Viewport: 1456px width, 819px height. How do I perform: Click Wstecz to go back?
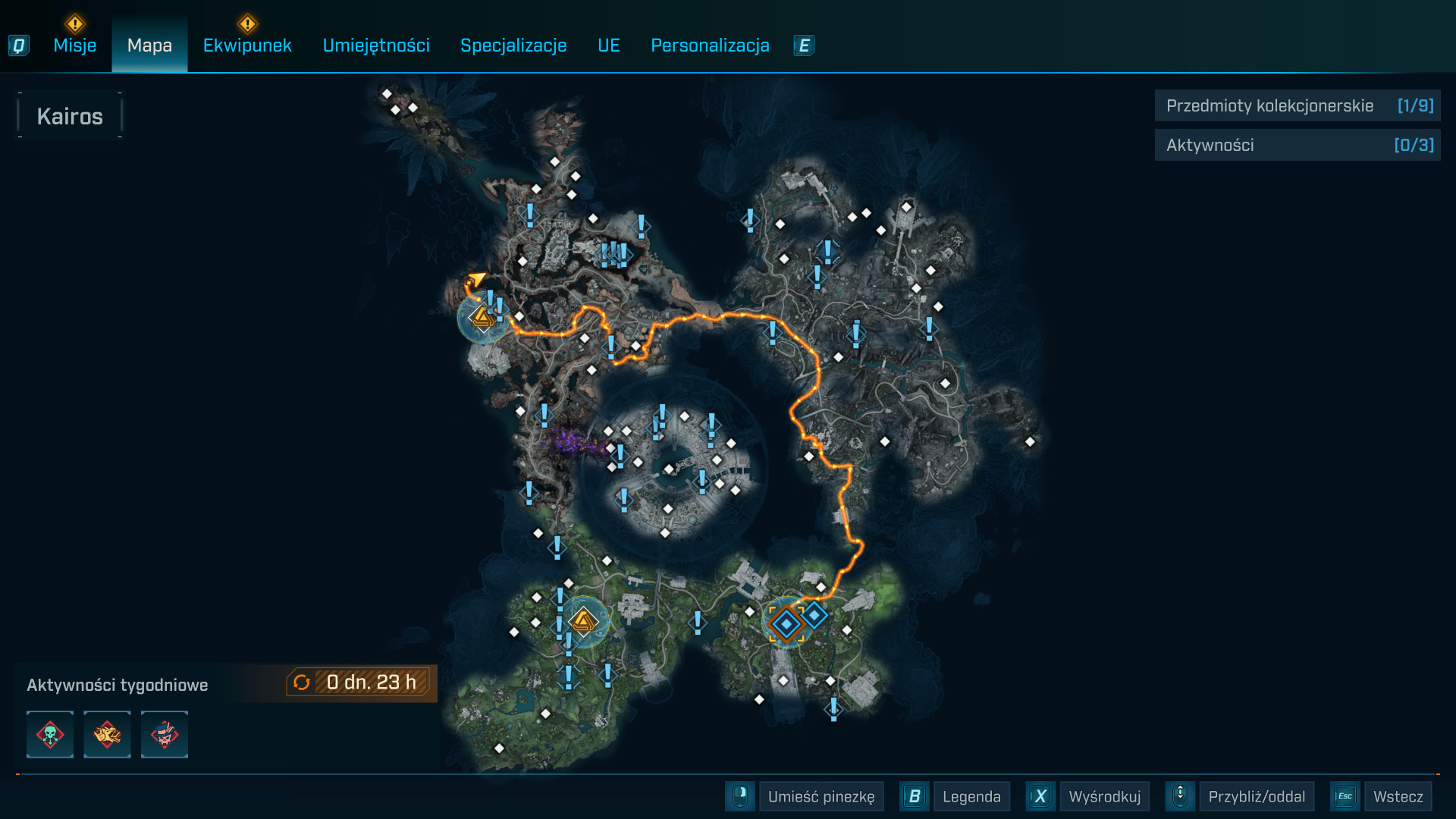point(1398,797)
